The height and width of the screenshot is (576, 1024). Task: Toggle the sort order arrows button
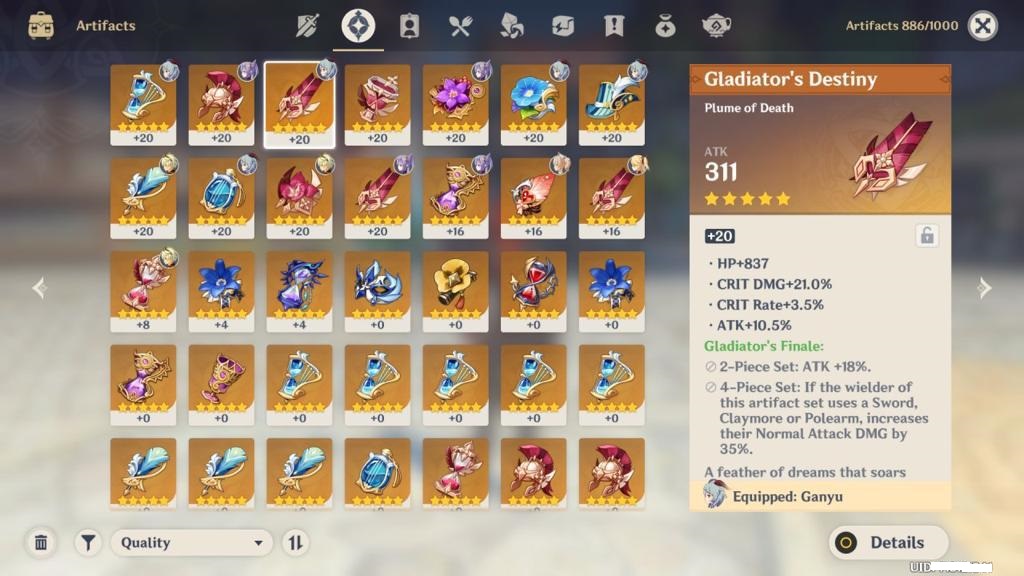pos(295,542)
